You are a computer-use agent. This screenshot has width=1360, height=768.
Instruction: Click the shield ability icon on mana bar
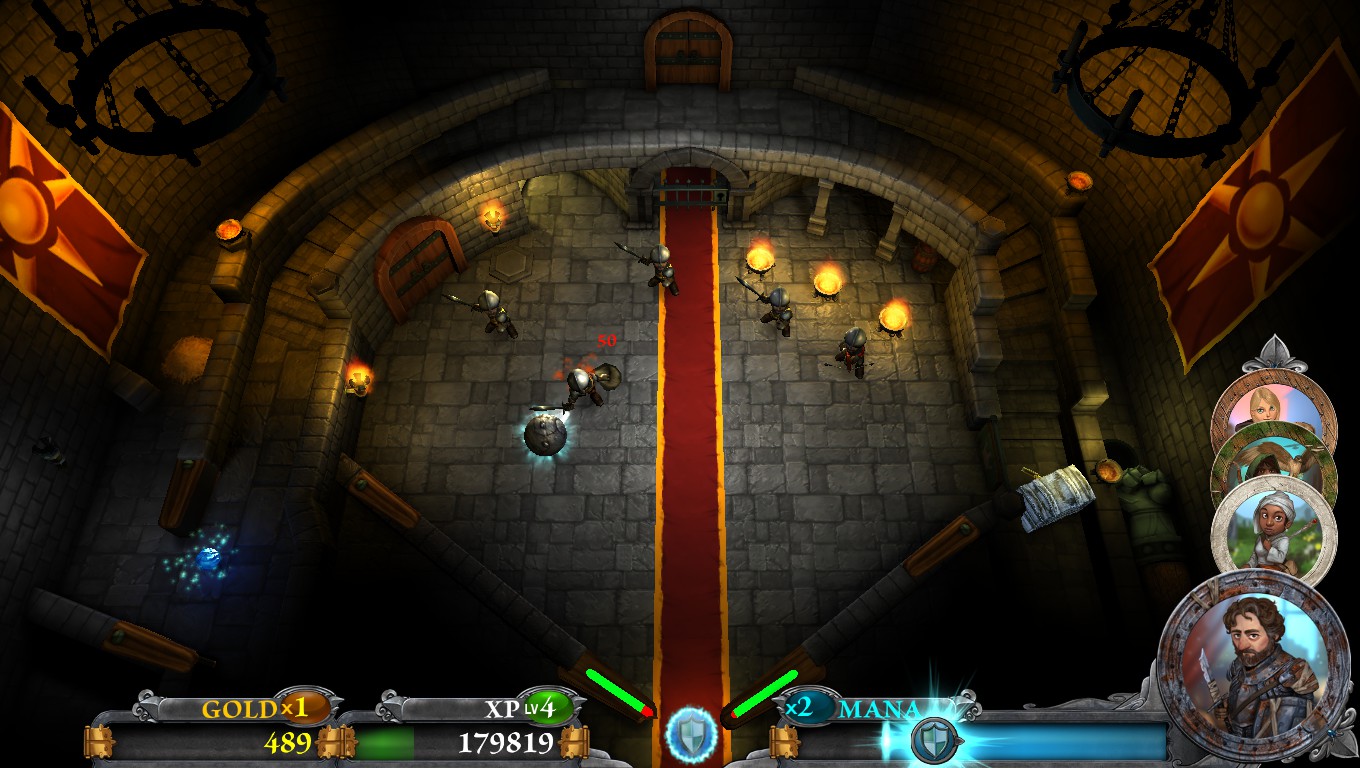[x=934, y=741]
